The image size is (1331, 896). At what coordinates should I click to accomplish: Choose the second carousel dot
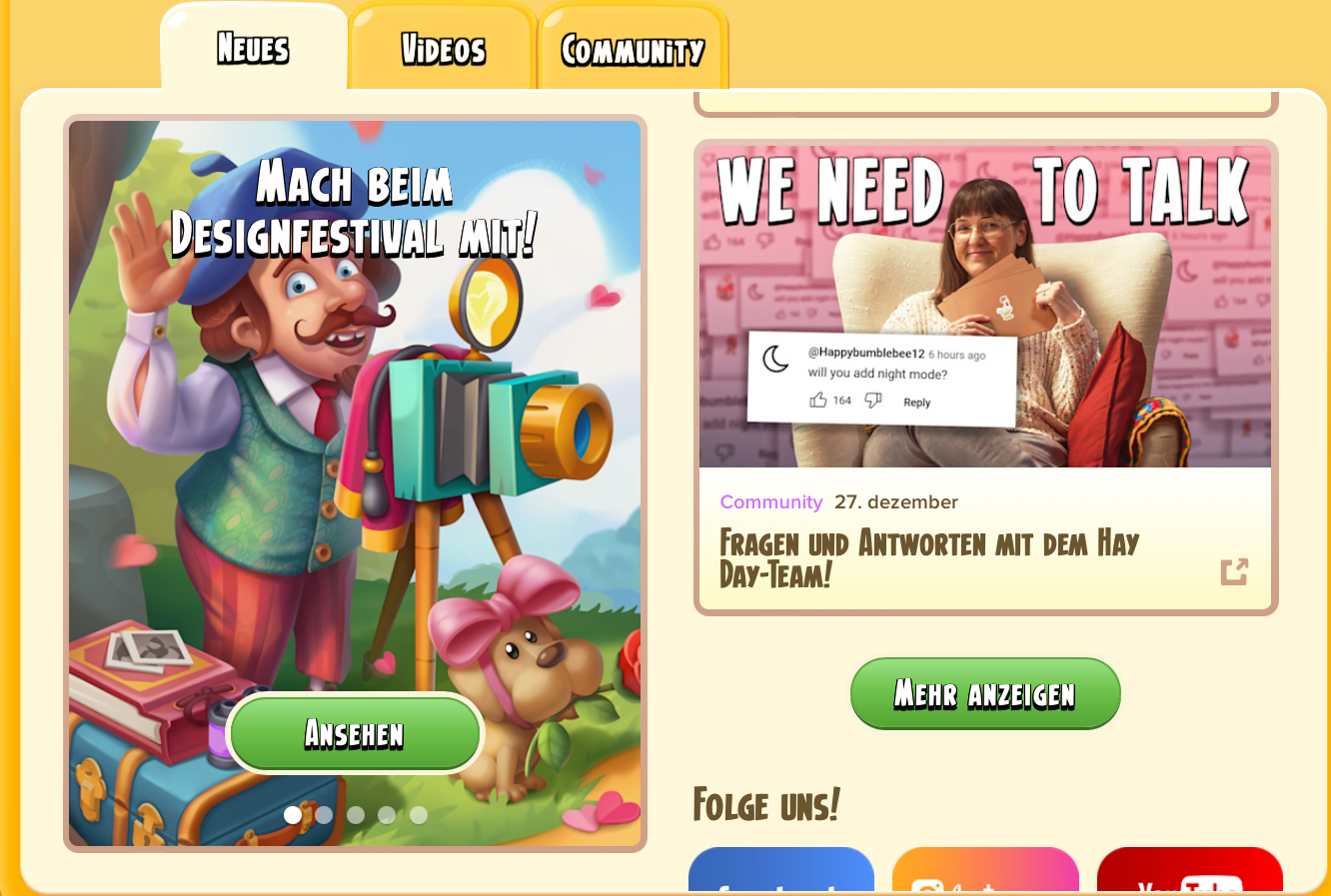(324, 815)
